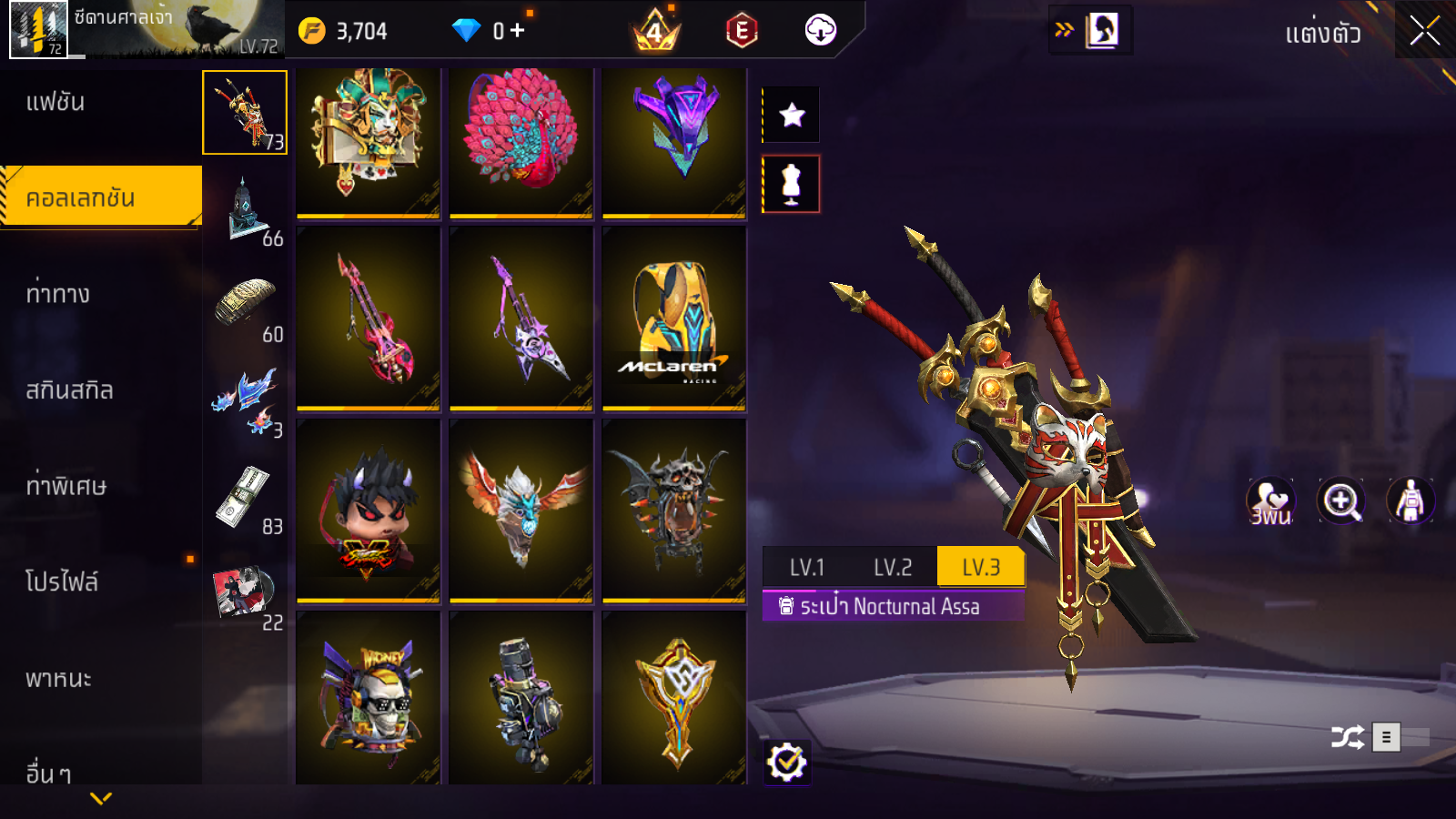Close the dress-up screen with the X
The width and height of the screenshot is (1456, 819).
click(x=1424, y=31)
